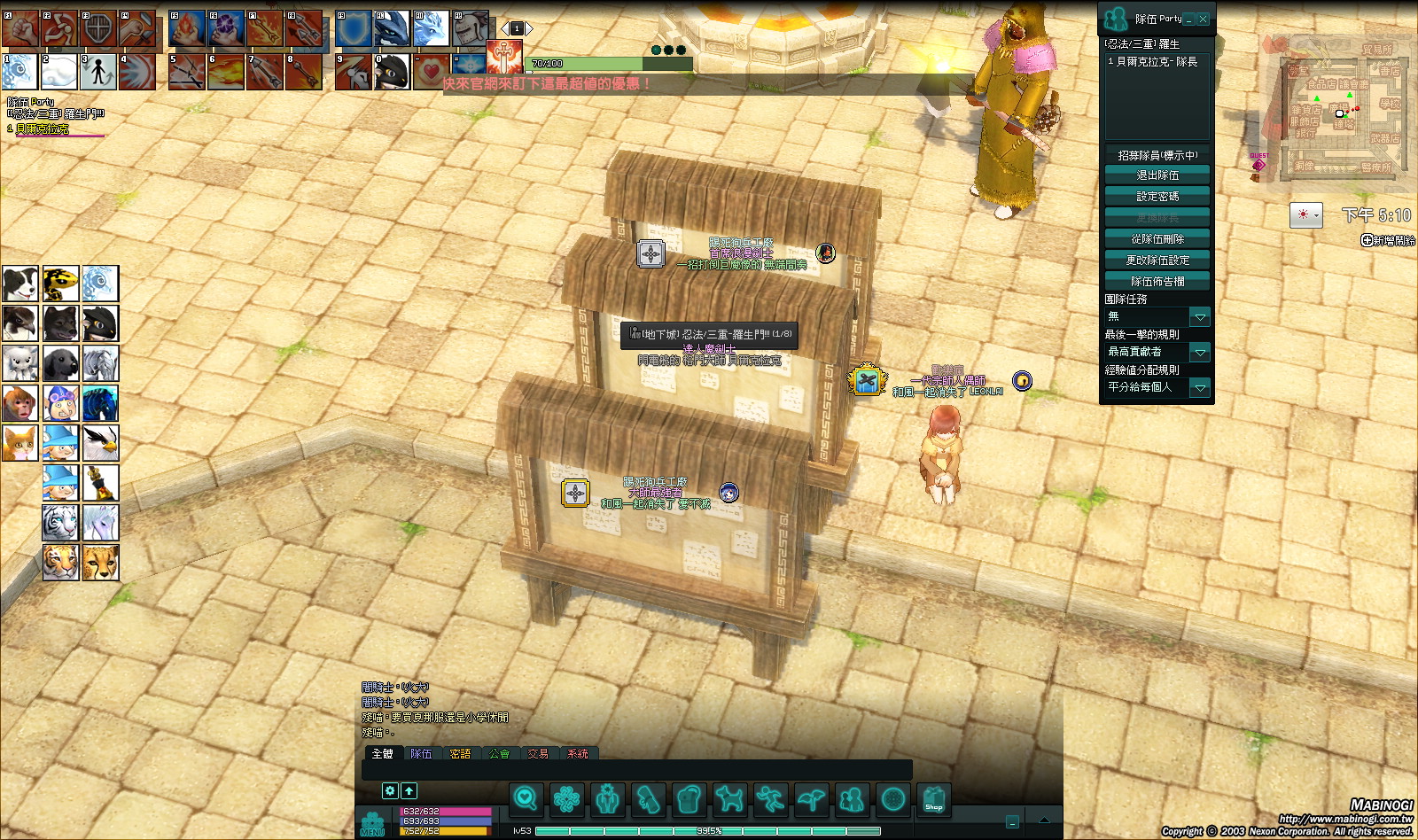
Task: Open the main MENU button
Action: [x=372, y=824]
